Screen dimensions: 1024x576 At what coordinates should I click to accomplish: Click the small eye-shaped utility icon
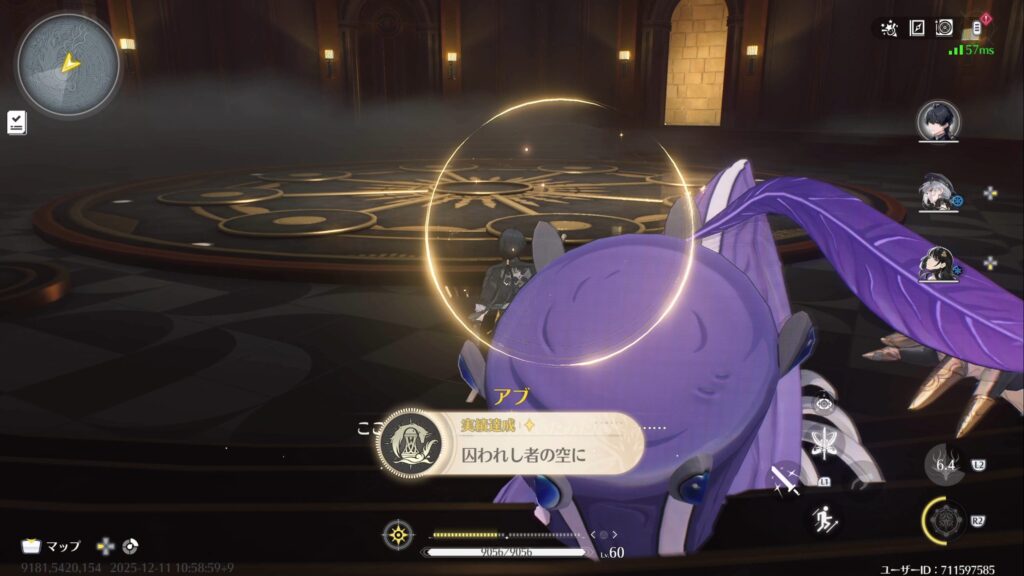tap(826, 403)
